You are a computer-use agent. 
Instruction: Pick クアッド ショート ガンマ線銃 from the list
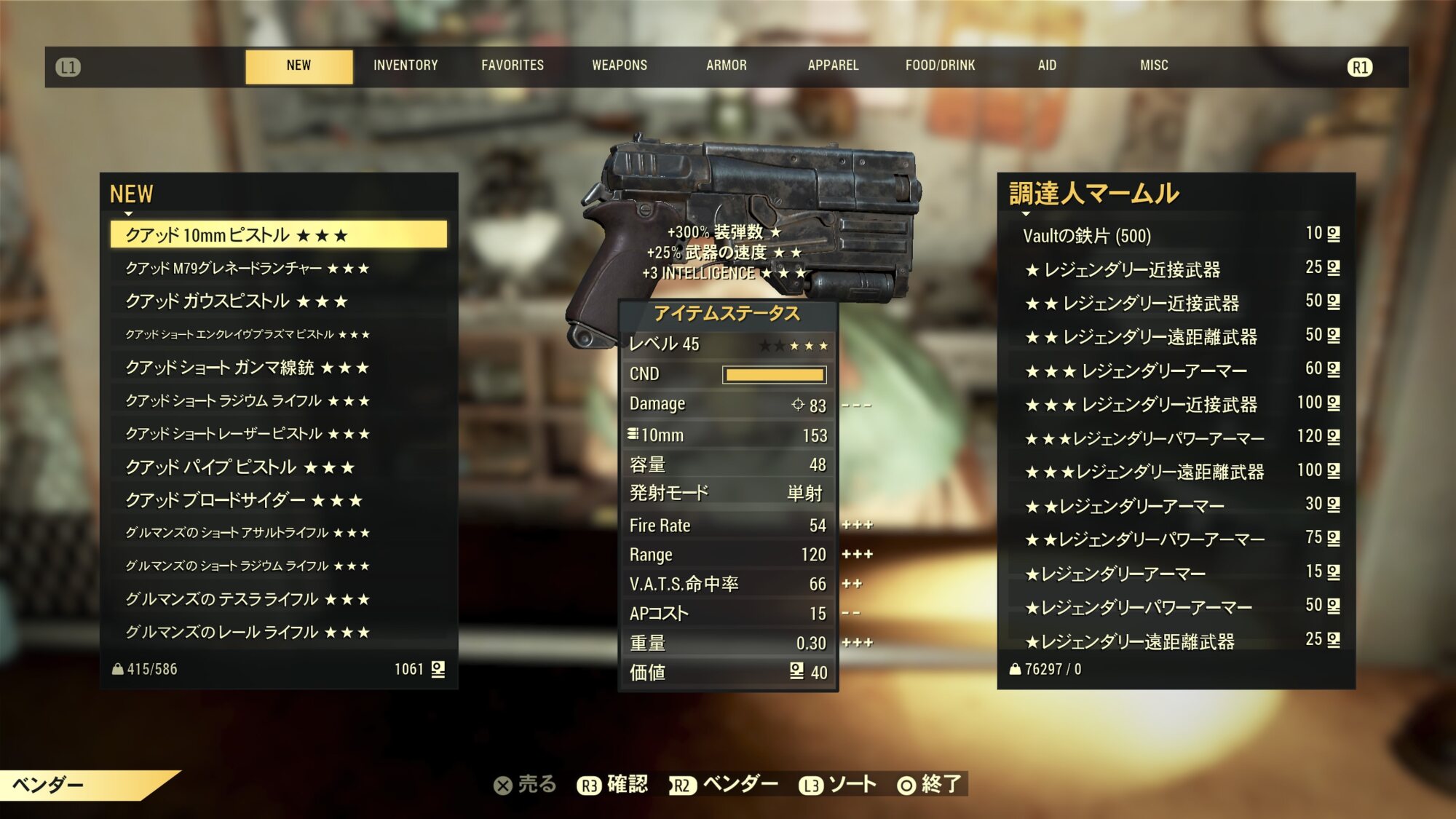point(248,368)
